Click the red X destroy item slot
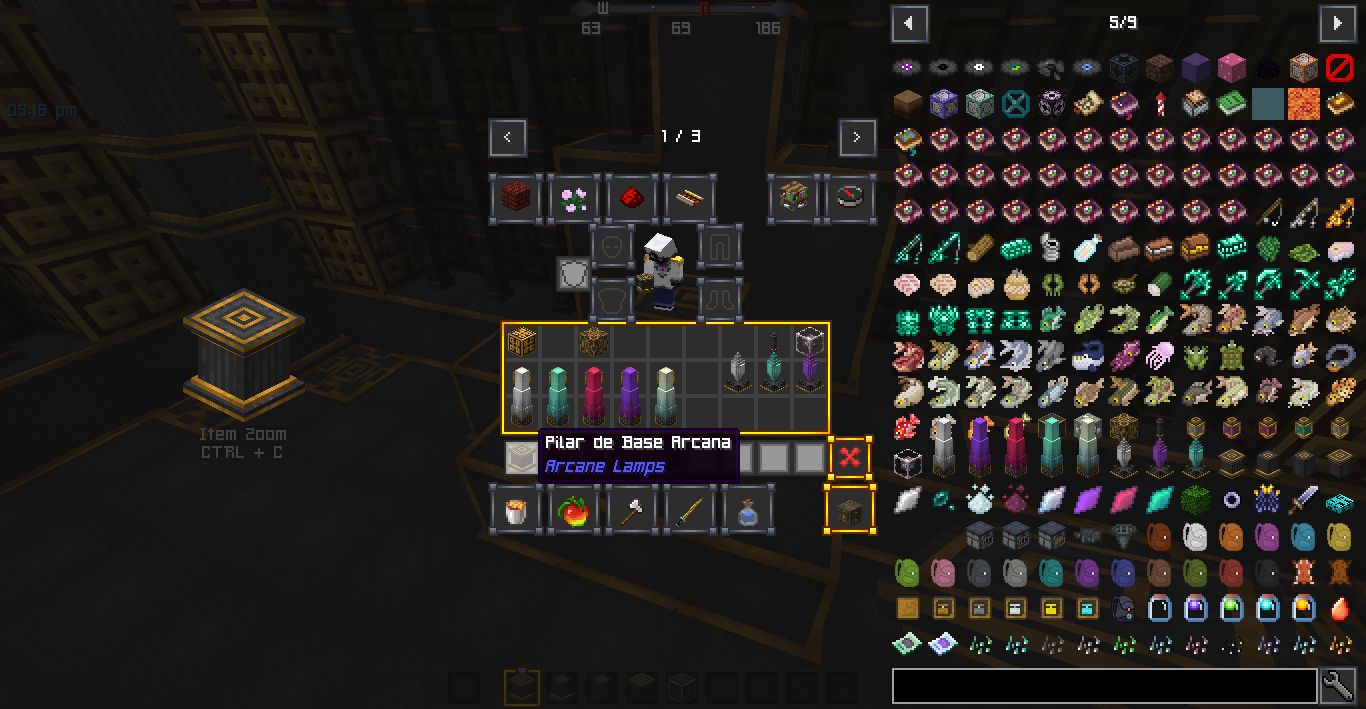The image size is (1366, 709). pyautogui.click(x=850, y=458)
